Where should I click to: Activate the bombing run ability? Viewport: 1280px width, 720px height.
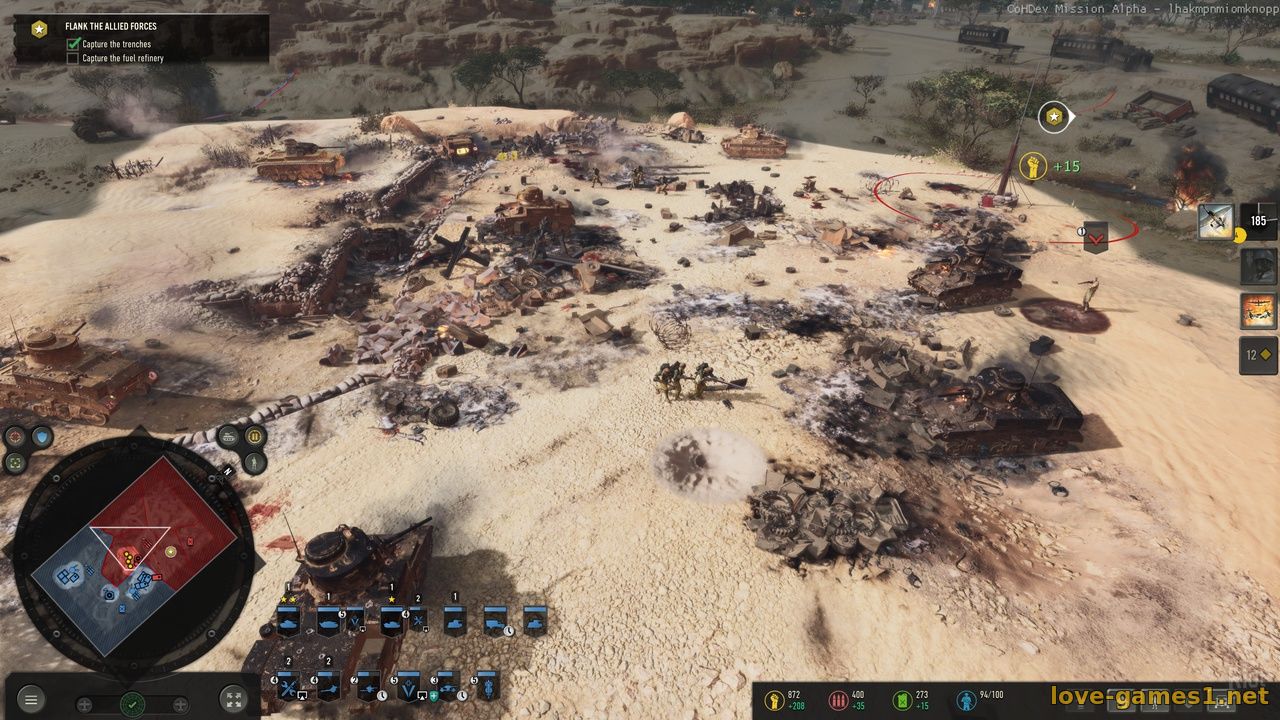(x=1258, y=311)
